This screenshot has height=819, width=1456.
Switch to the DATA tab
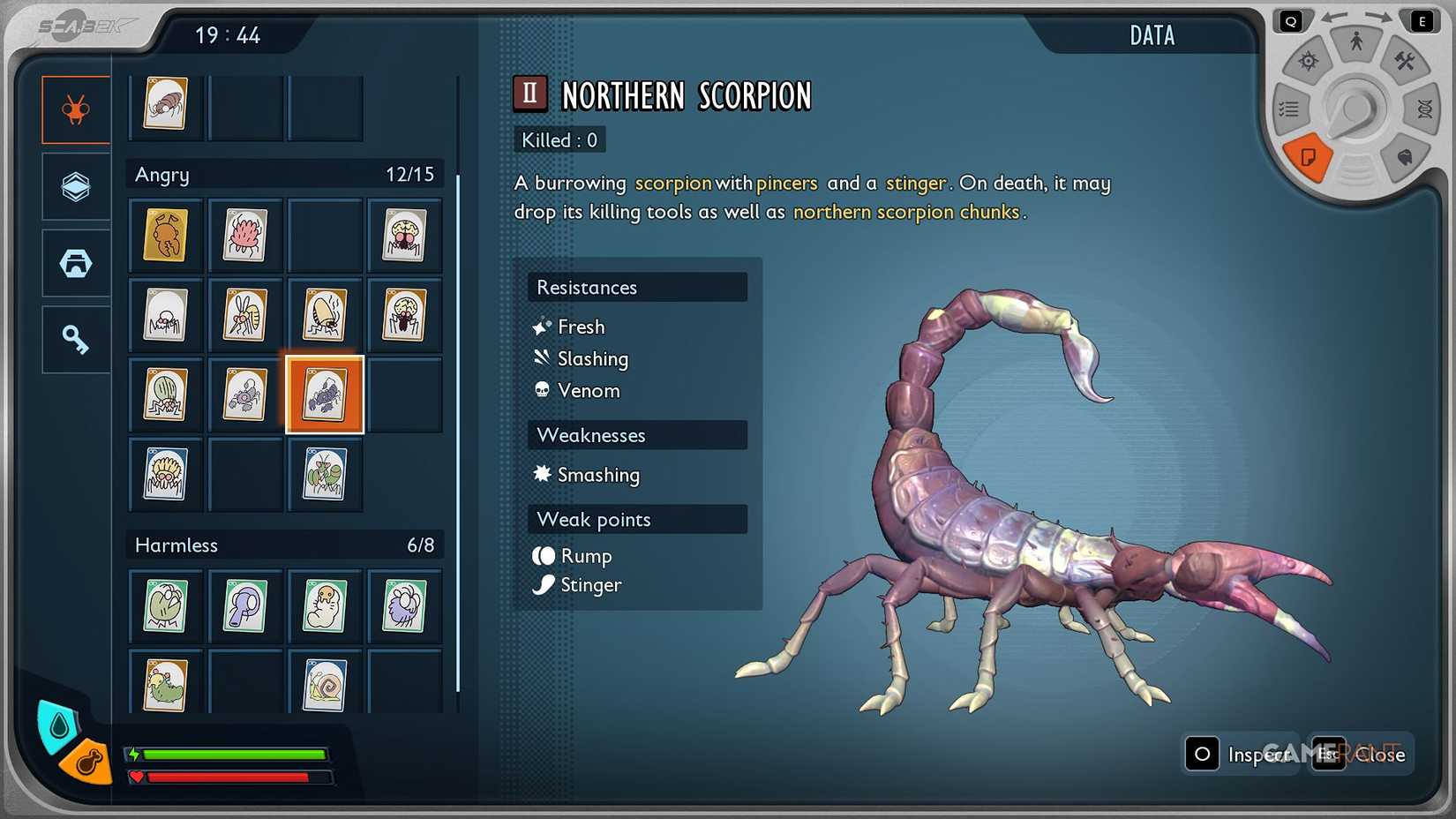point(1152,35)
